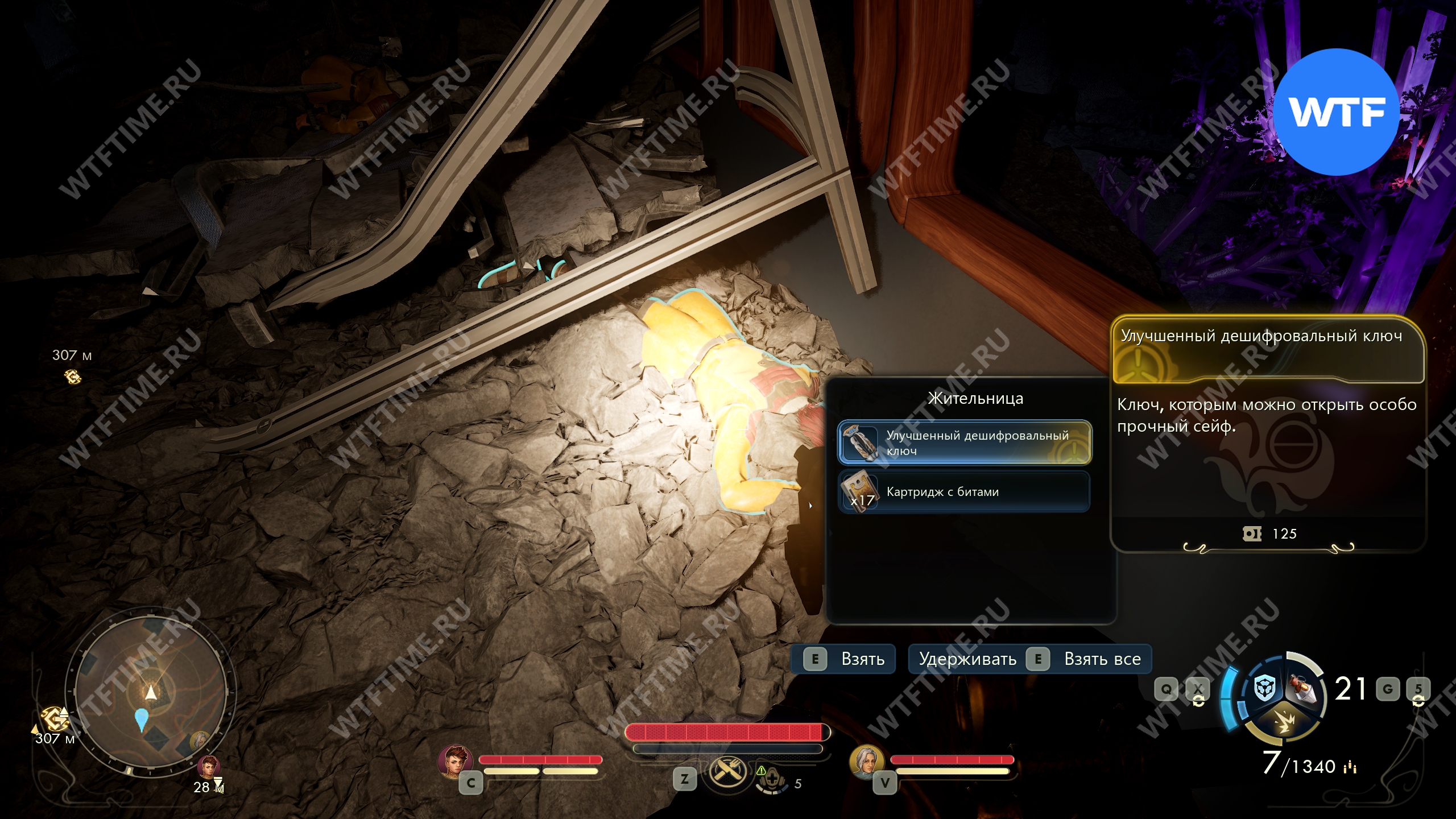Select the red-haired companion portrait
The height and width of the screenshot is (819, 1456).
[x=454, y=761]
